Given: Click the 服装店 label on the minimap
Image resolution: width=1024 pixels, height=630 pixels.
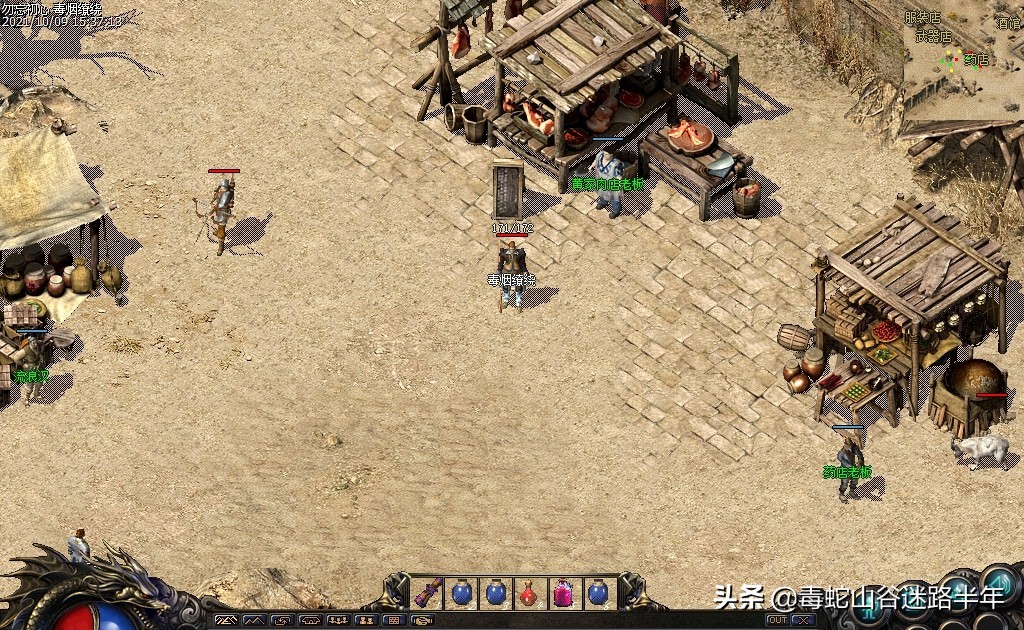Looking at the screenshot, I should (x=922, y=17).
